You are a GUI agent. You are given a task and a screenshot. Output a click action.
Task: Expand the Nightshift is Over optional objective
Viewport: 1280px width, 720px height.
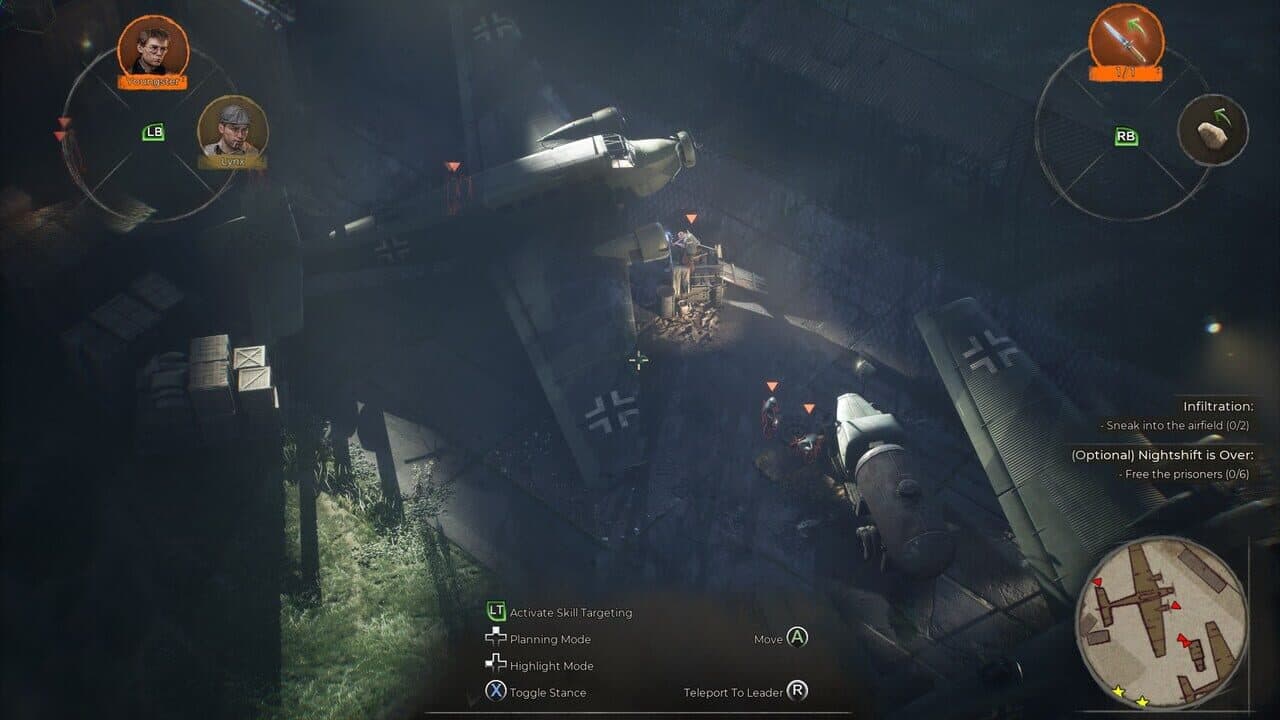[1190, 458]
